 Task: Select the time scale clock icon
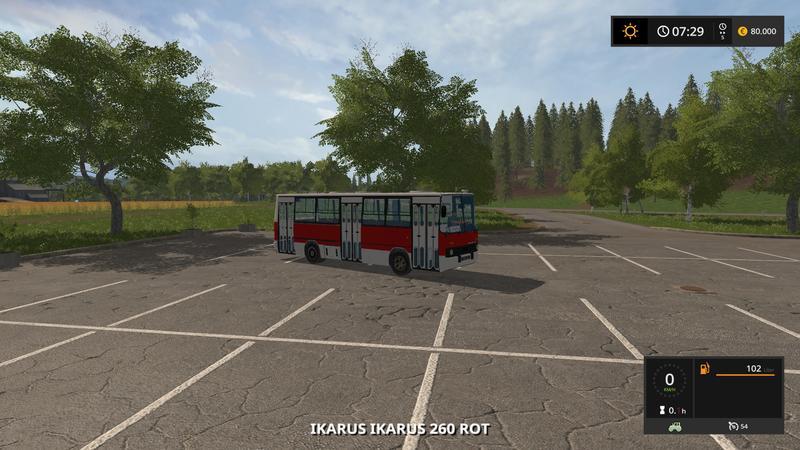tap(722, 29)
